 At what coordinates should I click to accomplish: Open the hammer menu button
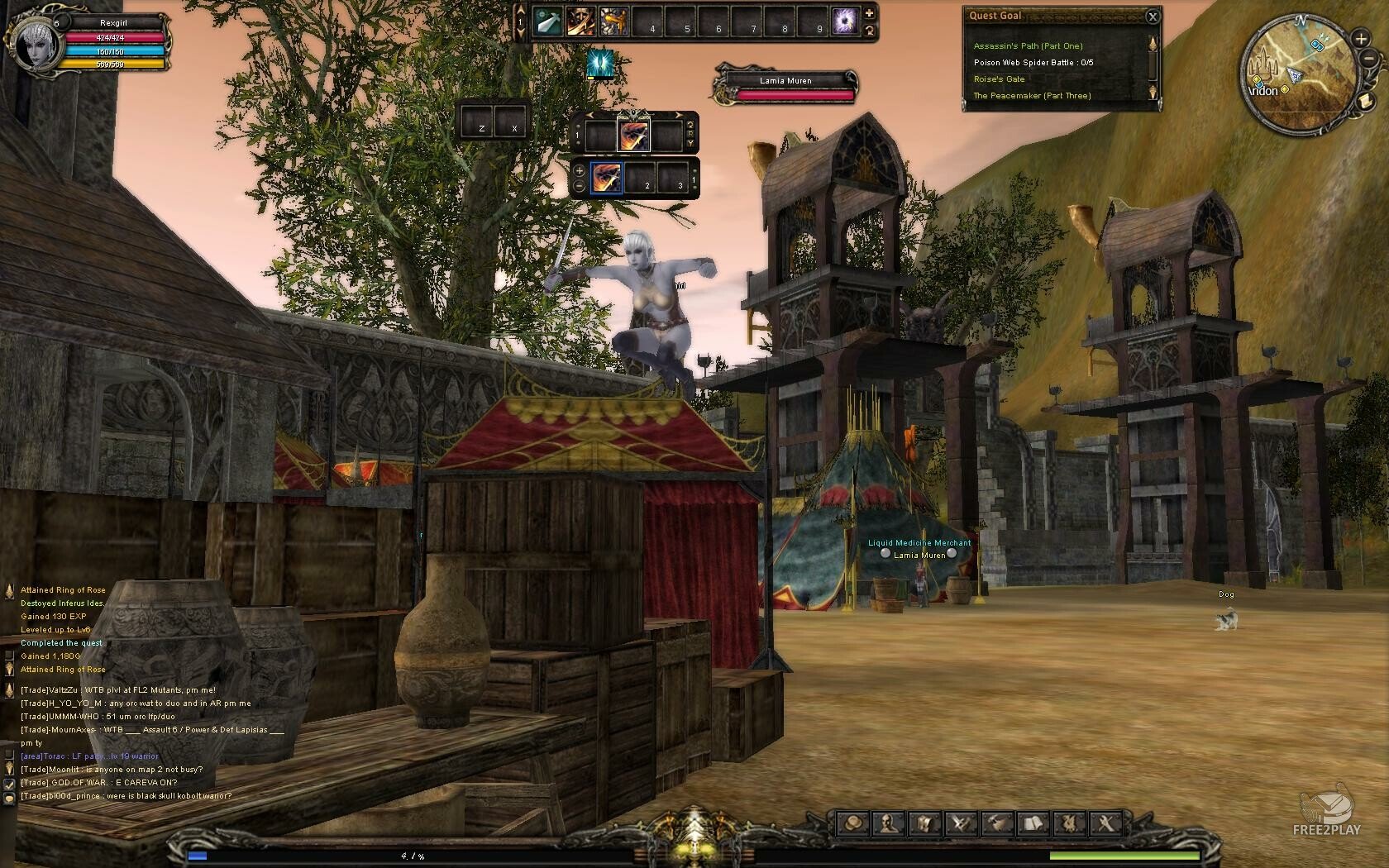(x=997, y=823)
